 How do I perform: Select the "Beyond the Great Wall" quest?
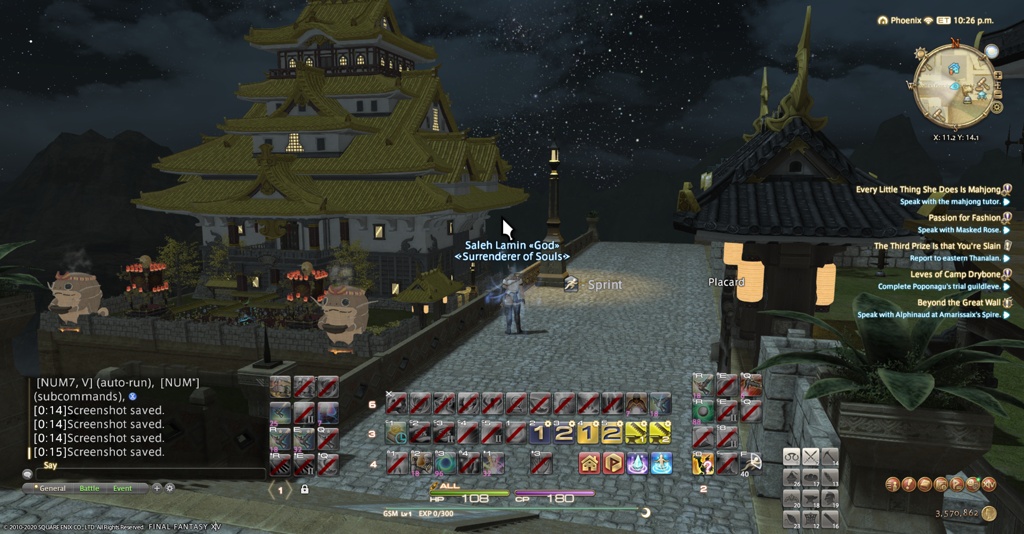[957, 302]
